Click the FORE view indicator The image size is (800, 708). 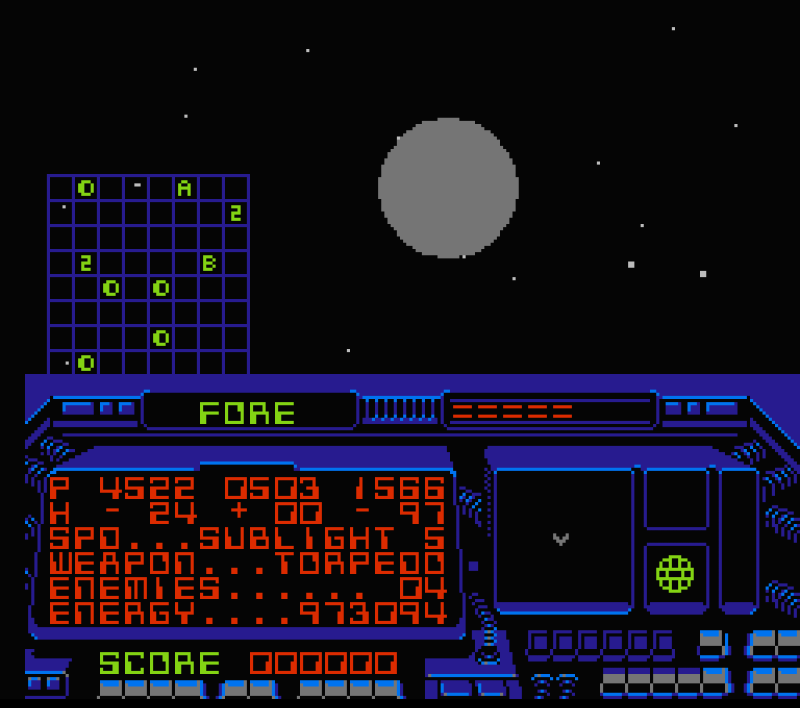coord(248,412)
